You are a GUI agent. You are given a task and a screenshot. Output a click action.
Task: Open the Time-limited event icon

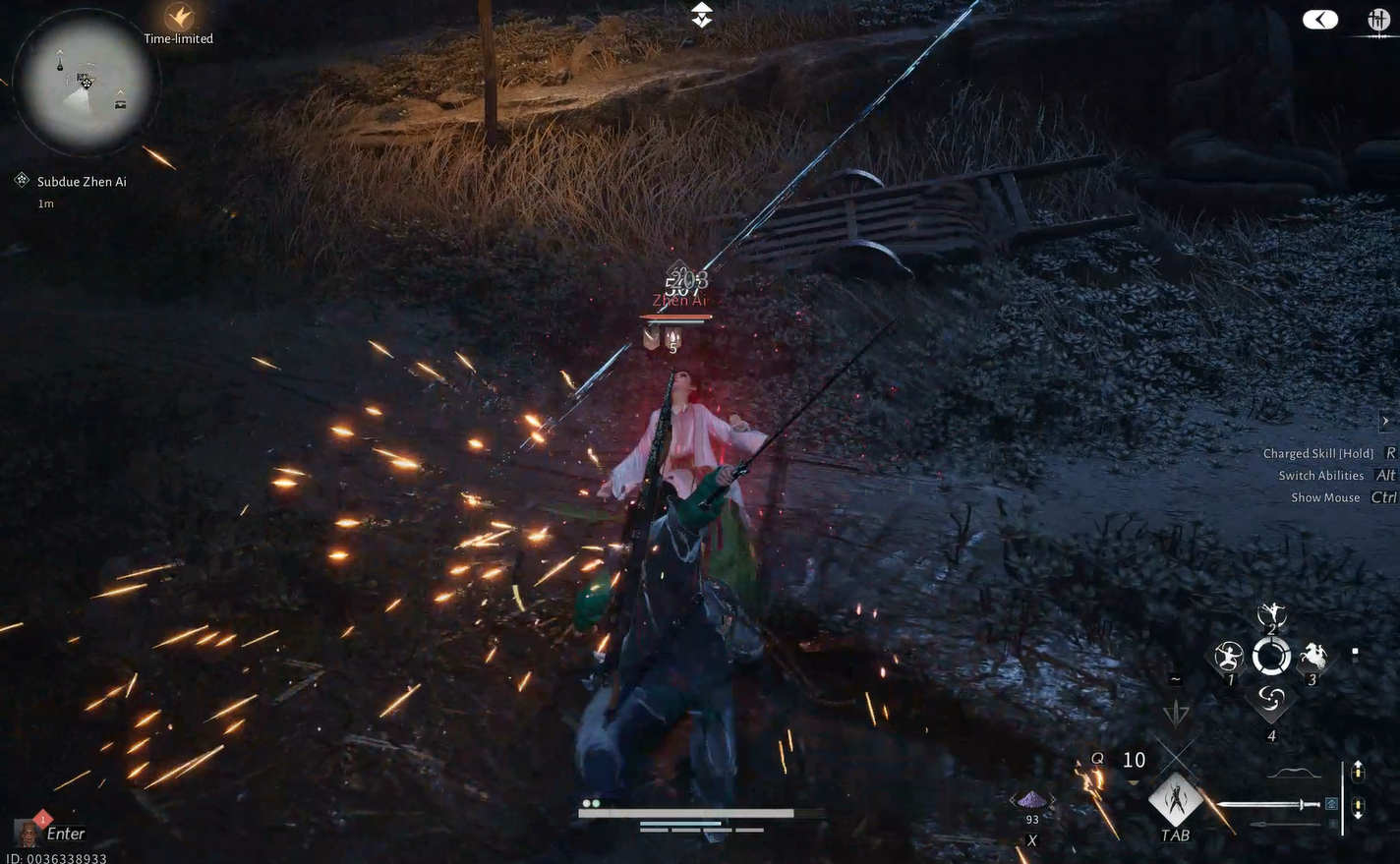point(179,19)
